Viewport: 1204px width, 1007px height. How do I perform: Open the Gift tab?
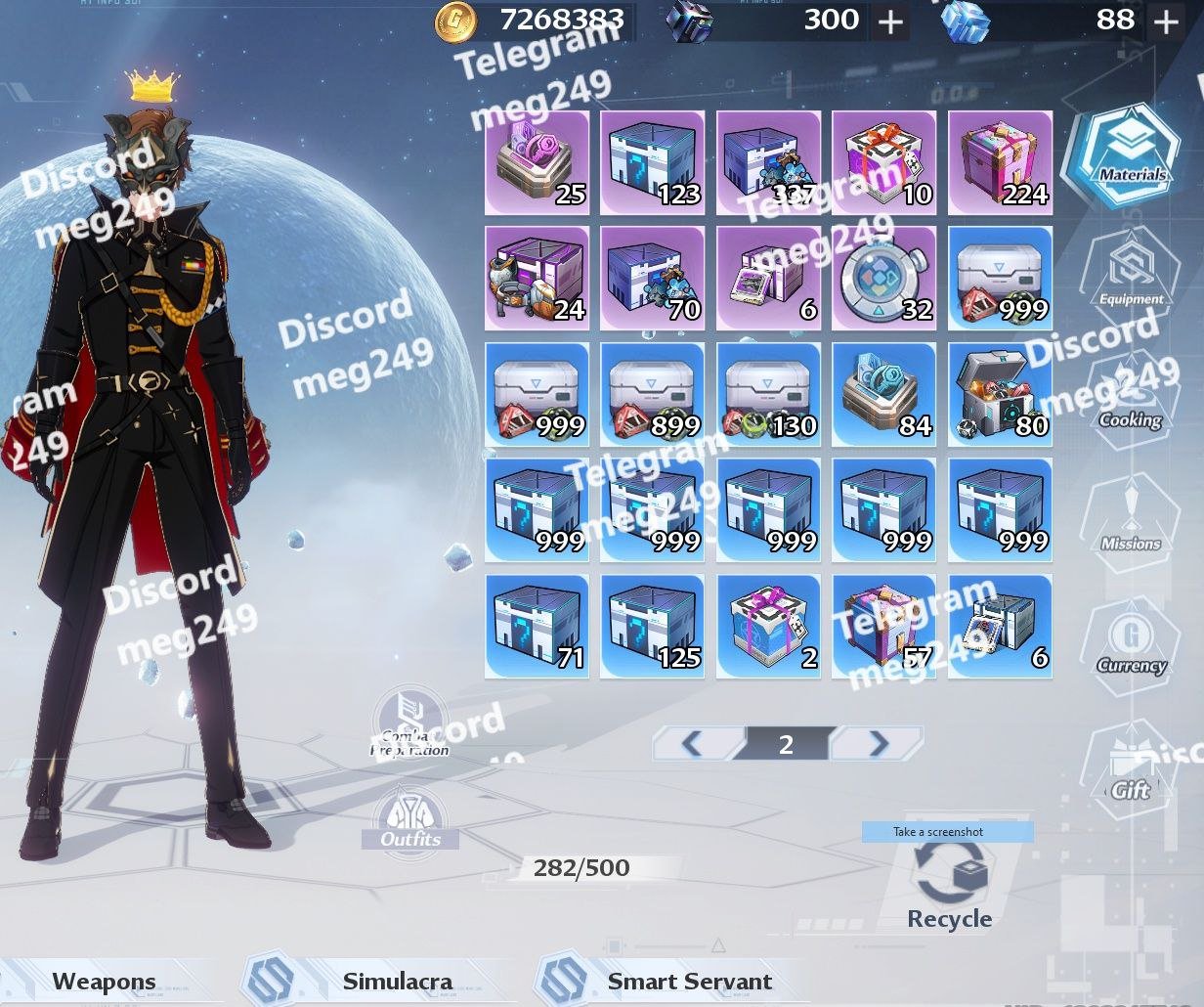tap(1130, 767)
